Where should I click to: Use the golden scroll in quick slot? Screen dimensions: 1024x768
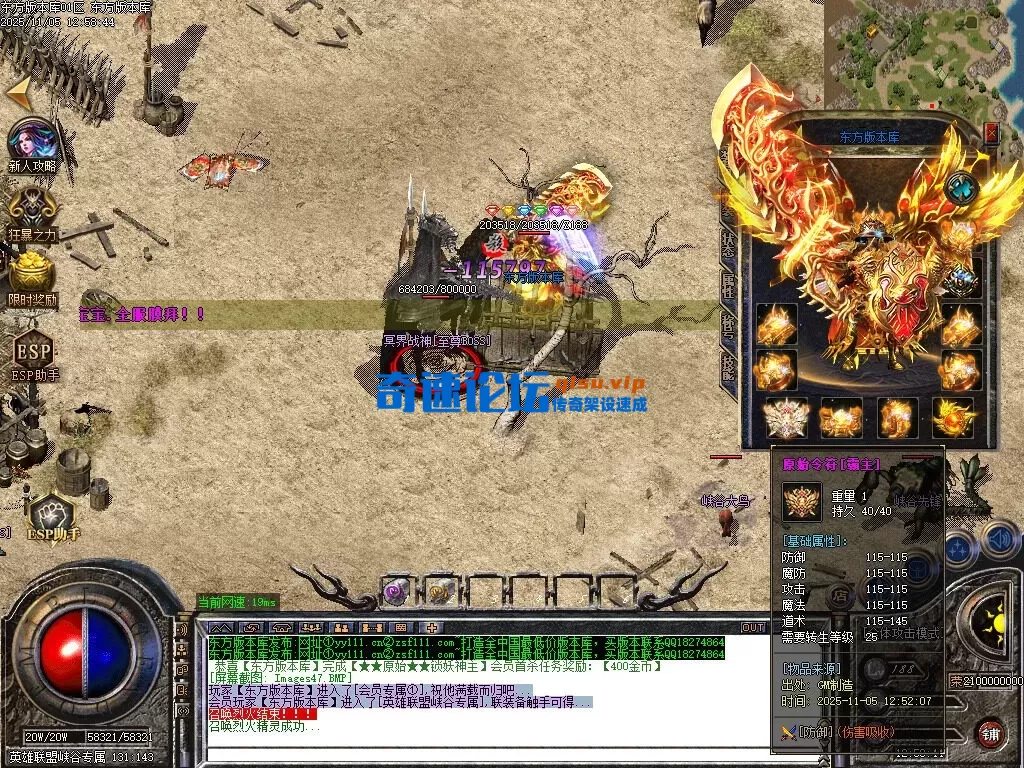point(438,590)
